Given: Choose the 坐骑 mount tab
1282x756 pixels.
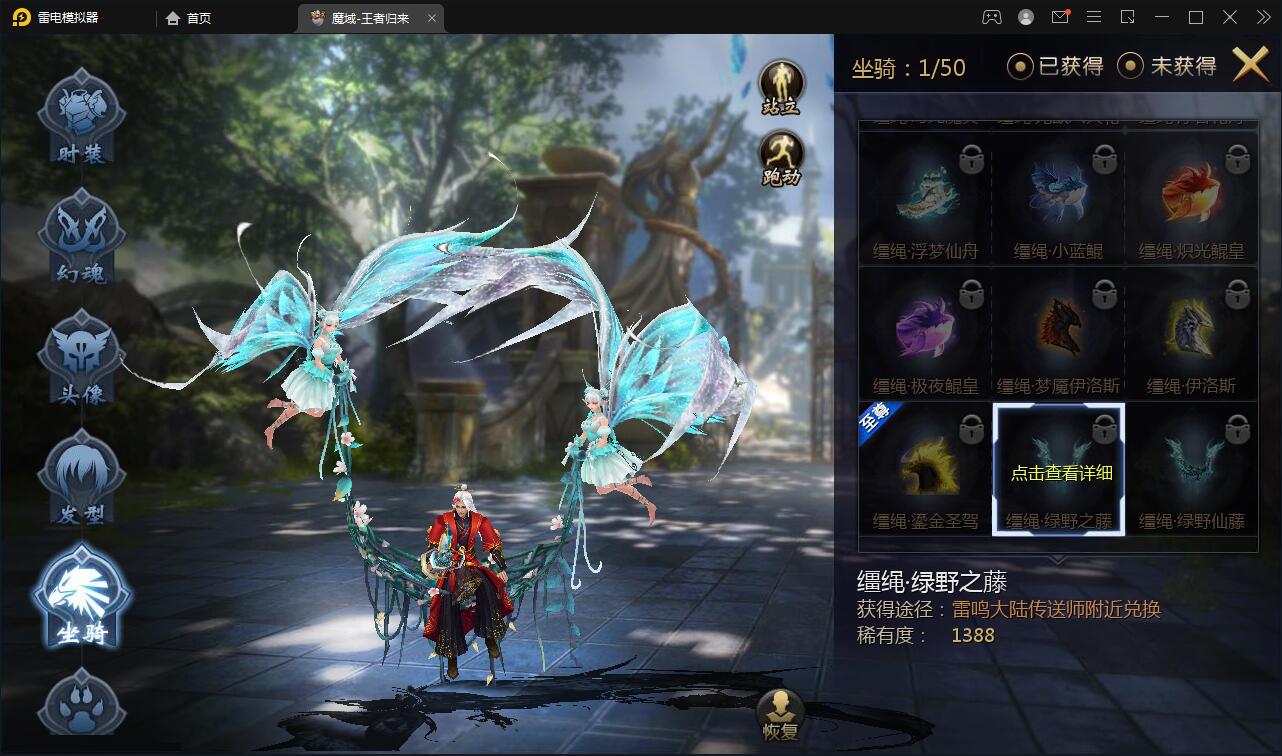Looking at the screenshot, I should tap(81, 596).
